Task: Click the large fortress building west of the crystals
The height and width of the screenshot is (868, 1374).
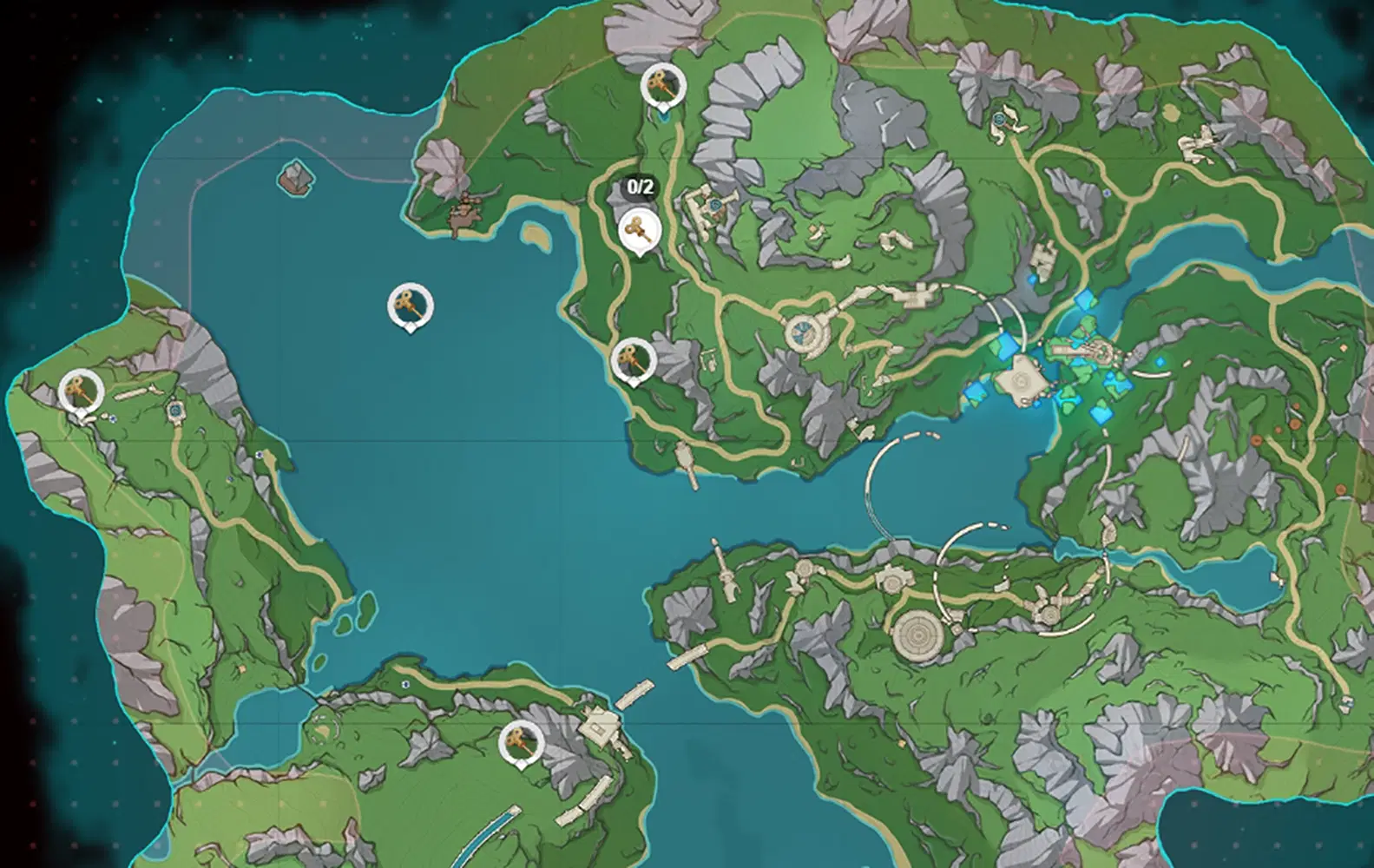Action: (1020, 382)
